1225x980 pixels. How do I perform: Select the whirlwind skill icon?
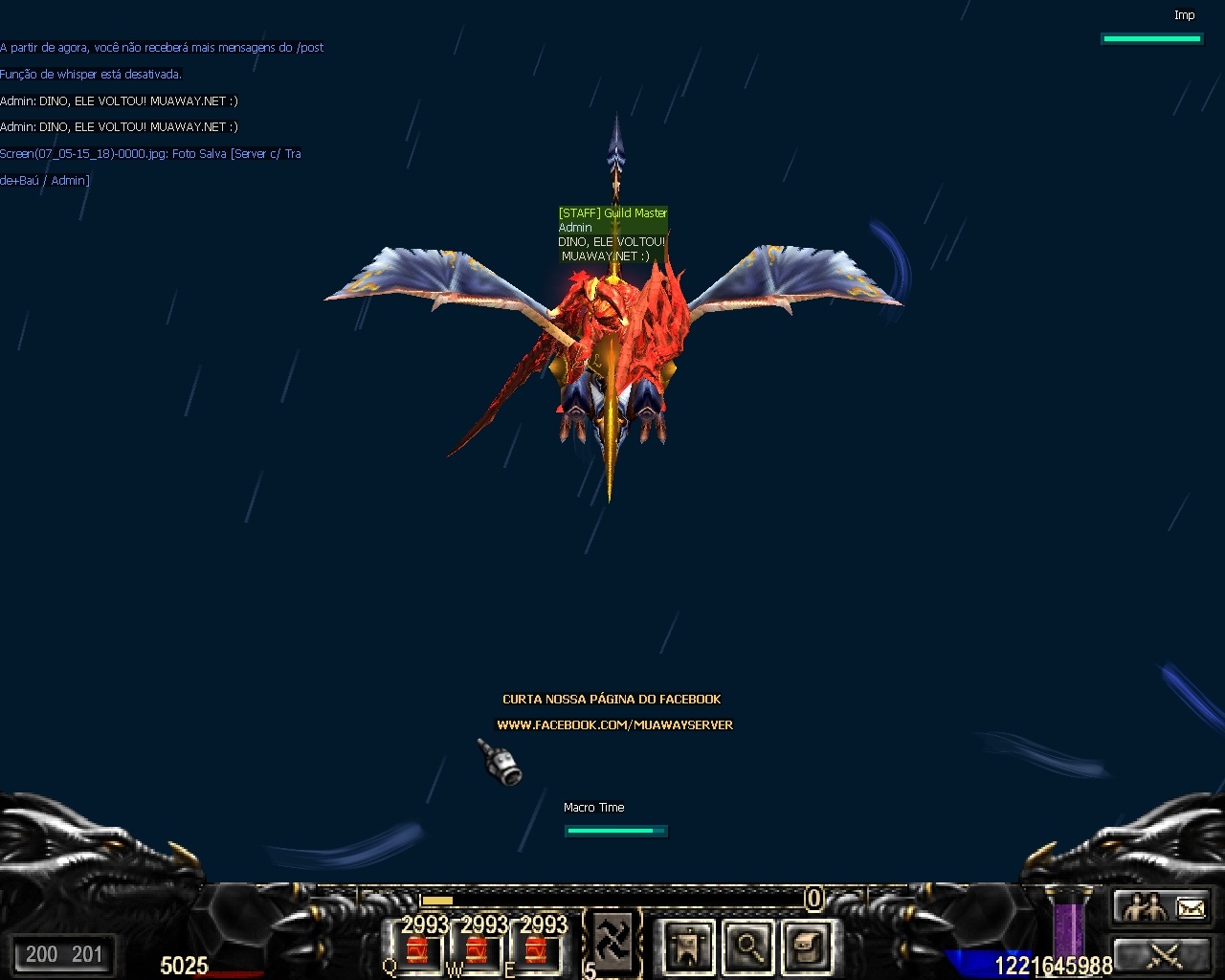pyautogui.click(x=613, y=941)
